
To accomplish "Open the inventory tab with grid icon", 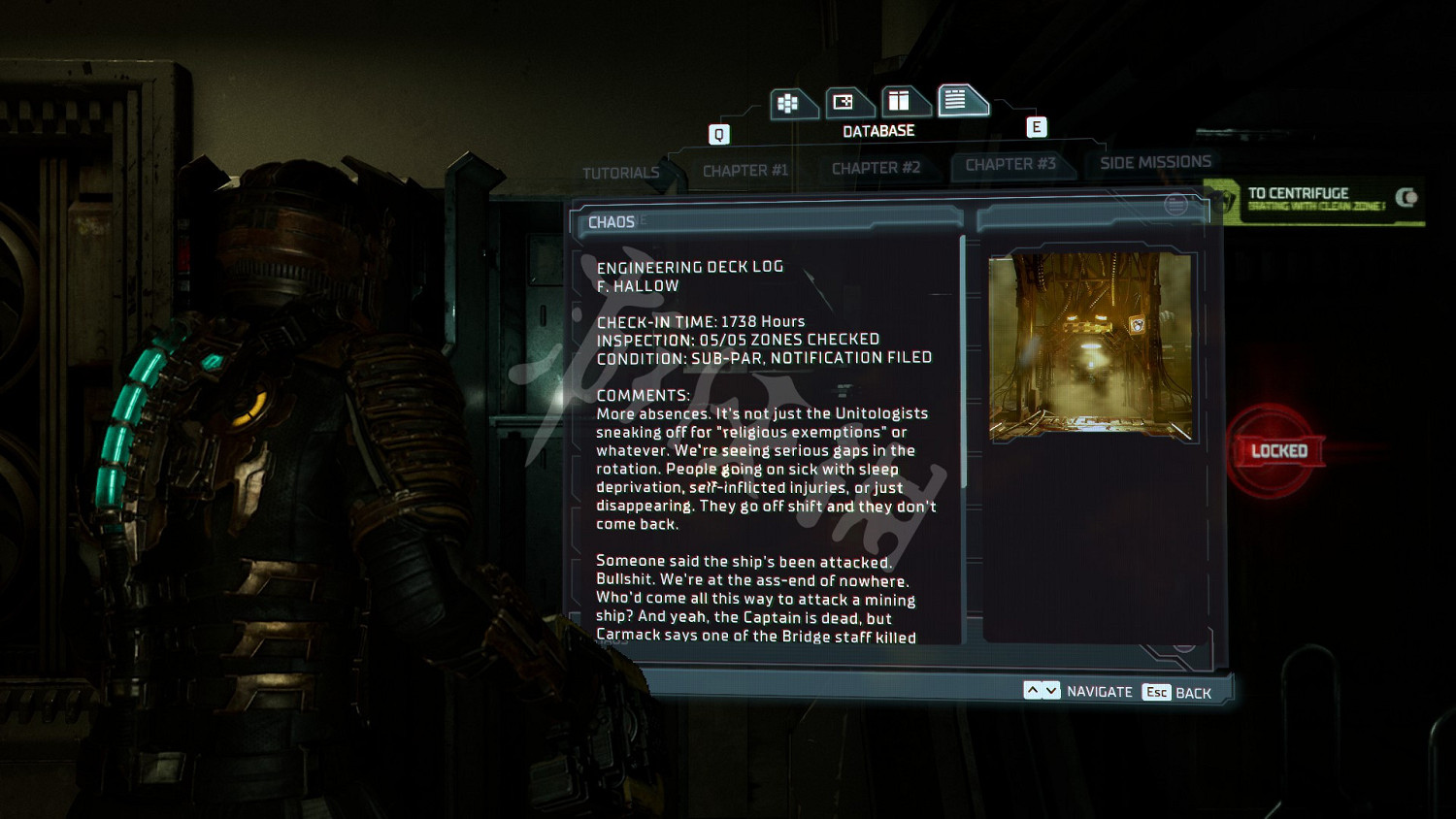I will [x=789, y=103].
